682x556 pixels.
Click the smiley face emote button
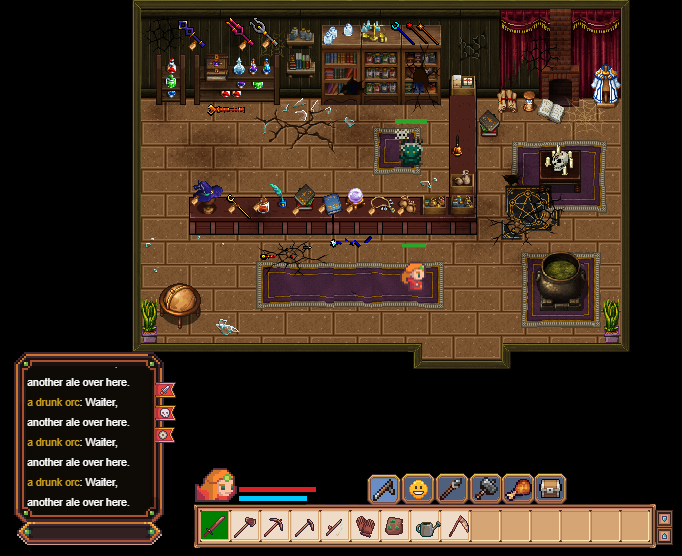tap(418, 489)
